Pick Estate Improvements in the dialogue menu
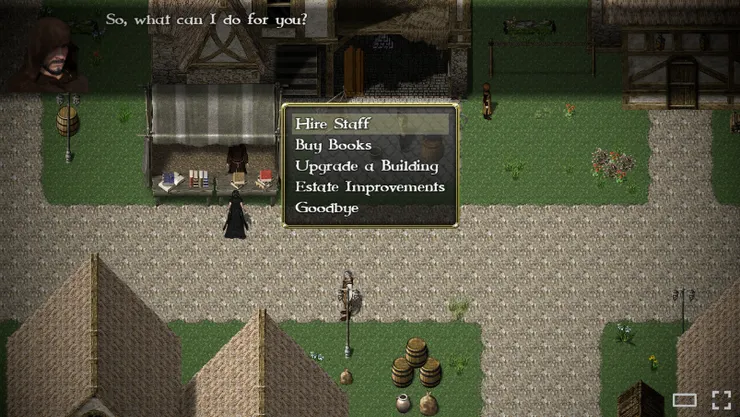This screenshot has width=740, height=417. pyautogui.click(x=370, y=187)
